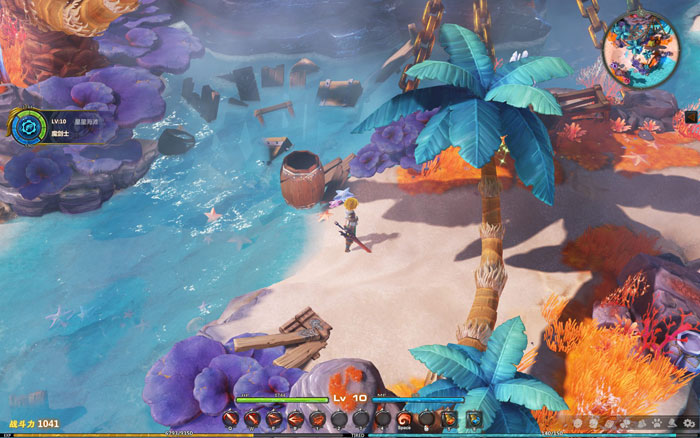
Task: Open the circular minimap
Action: tap(641, 49)
